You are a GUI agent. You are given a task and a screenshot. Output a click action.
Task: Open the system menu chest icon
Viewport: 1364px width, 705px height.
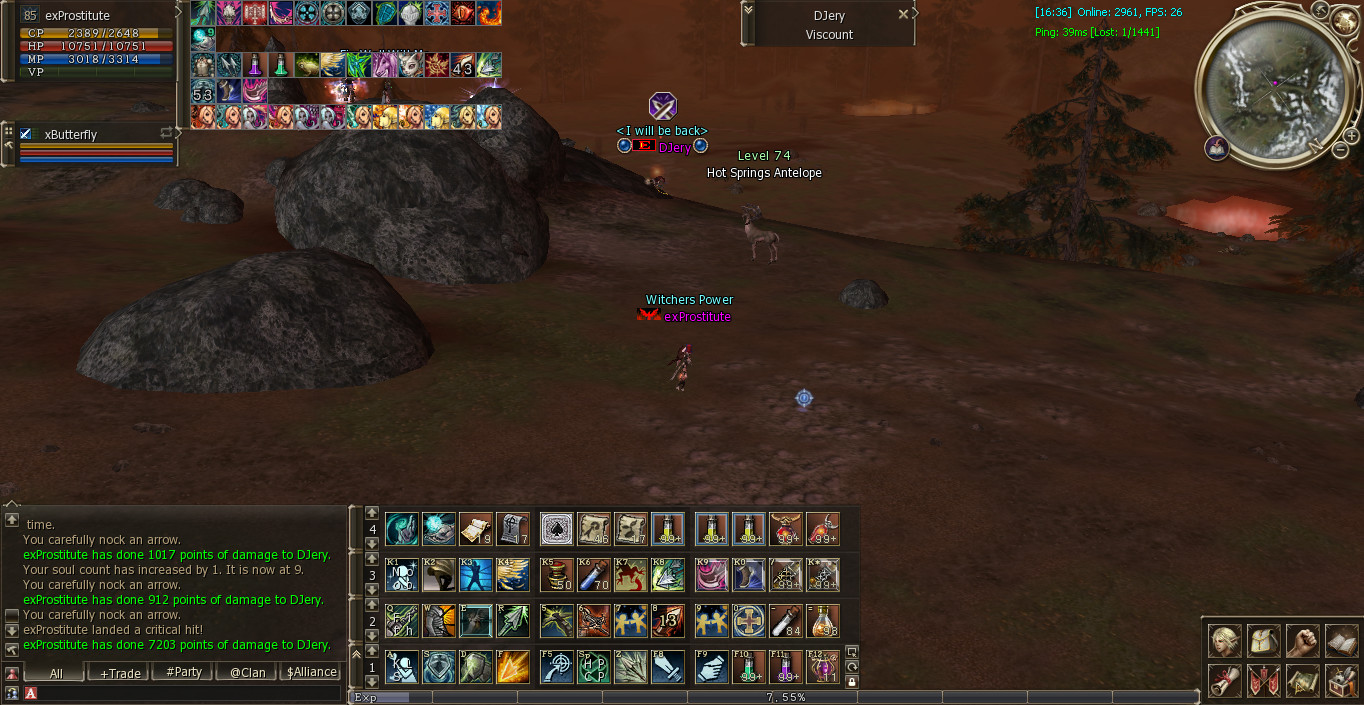click(1341, 680)
